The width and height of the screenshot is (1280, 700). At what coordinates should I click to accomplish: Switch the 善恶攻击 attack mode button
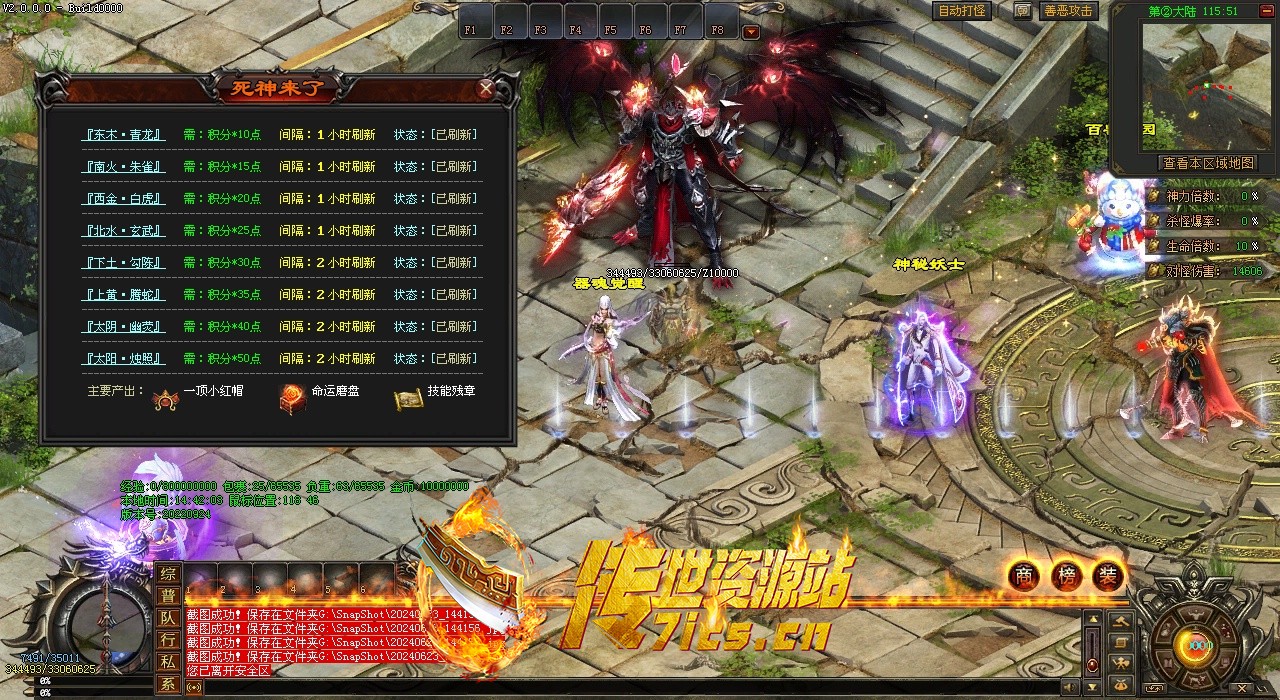point(1068,11)
